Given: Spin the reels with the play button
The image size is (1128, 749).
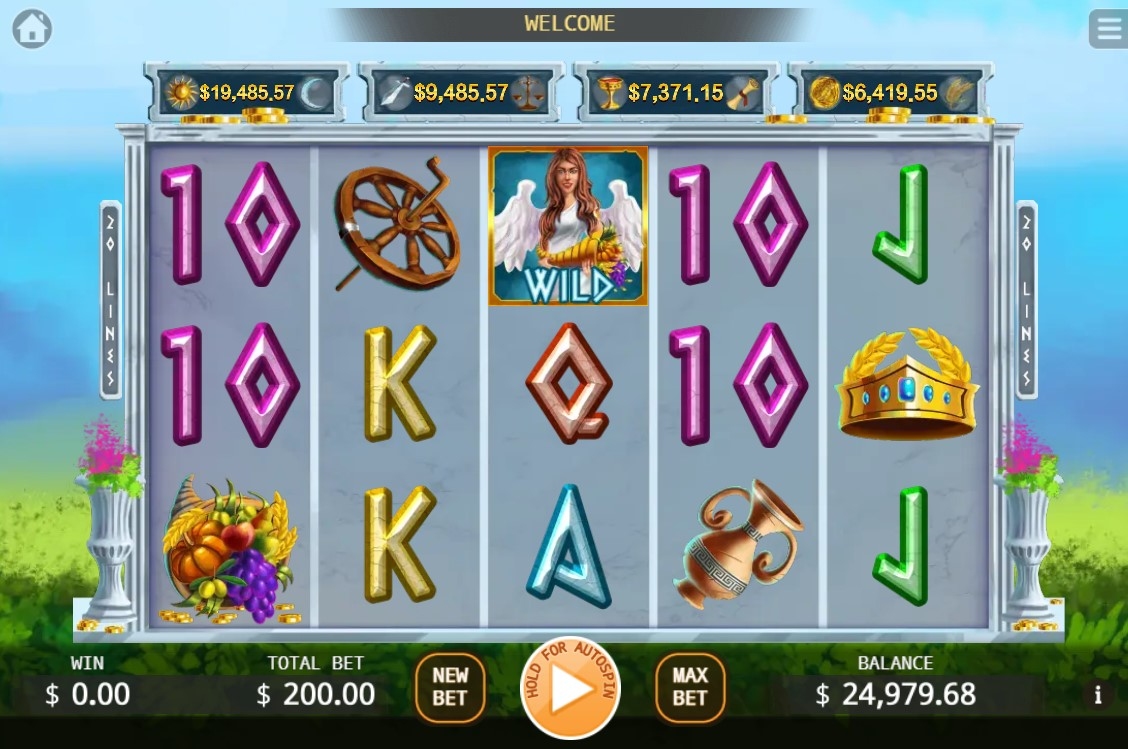Looking at the screenshot, I should (x=570, y=689).
